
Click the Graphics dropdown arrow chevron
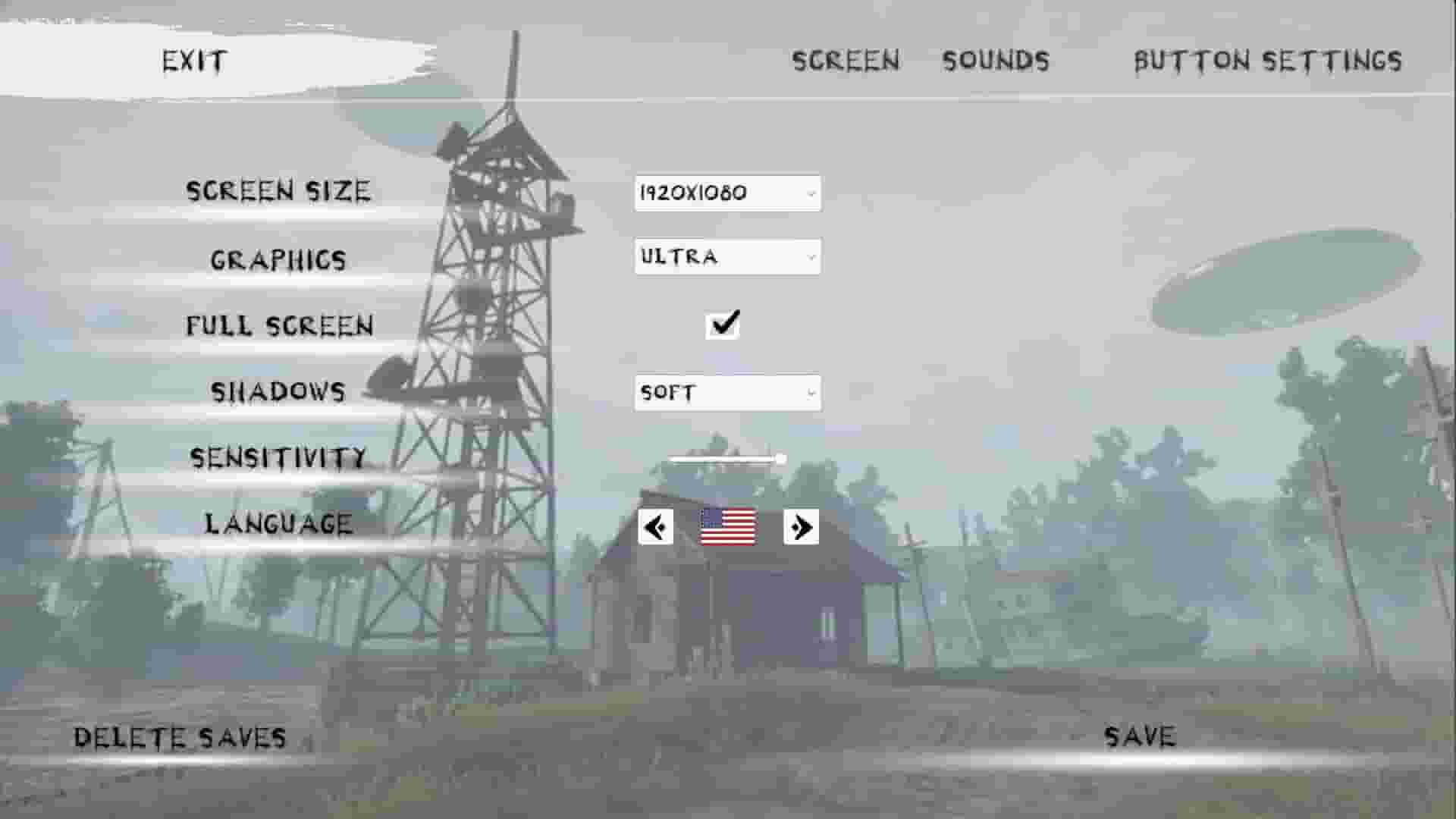(x=810, y=258)
